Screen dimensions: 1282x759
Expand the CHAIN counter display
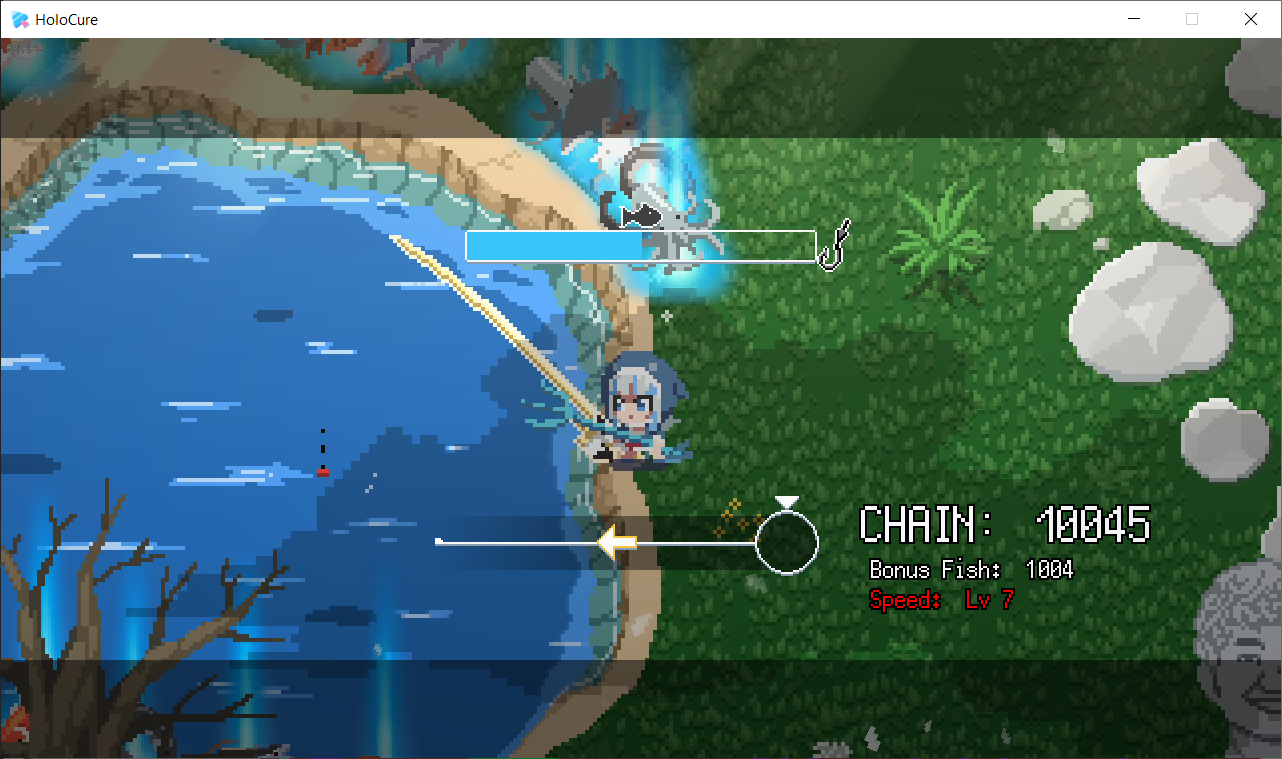point(1005,524)
